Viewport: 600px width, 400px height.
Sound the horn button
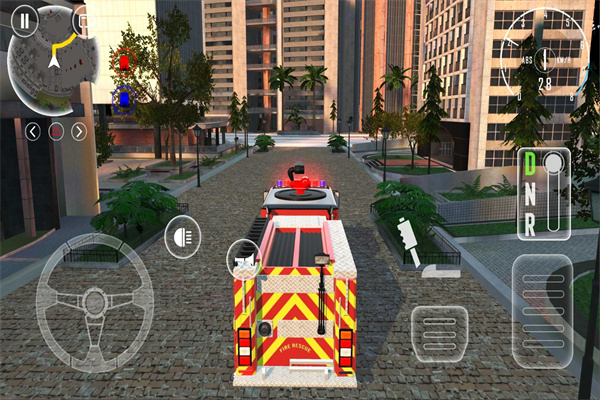(243, 259)
